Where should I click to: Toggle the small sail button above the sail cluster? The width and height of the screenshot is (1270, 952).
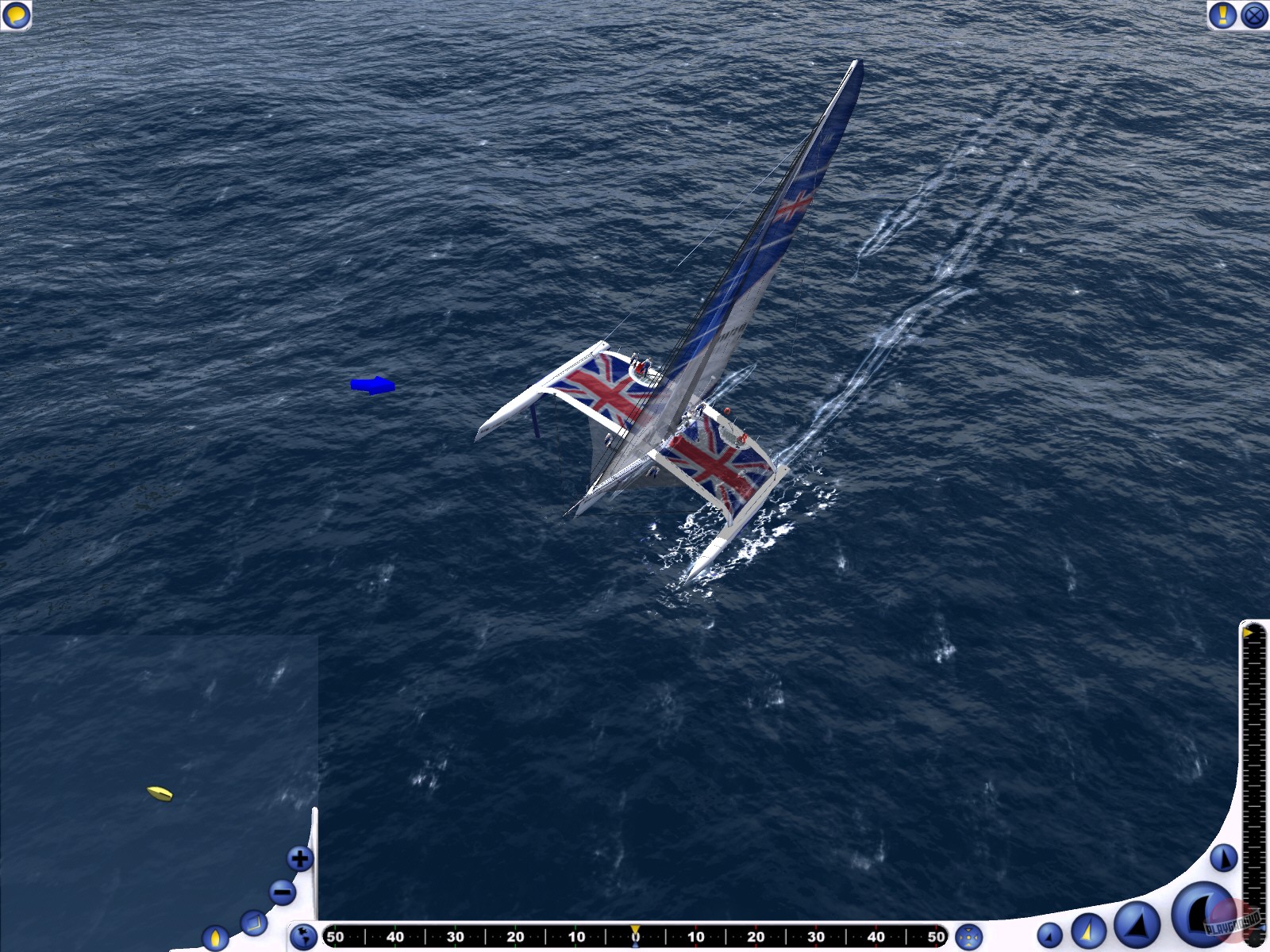(x=1222, y=859)
